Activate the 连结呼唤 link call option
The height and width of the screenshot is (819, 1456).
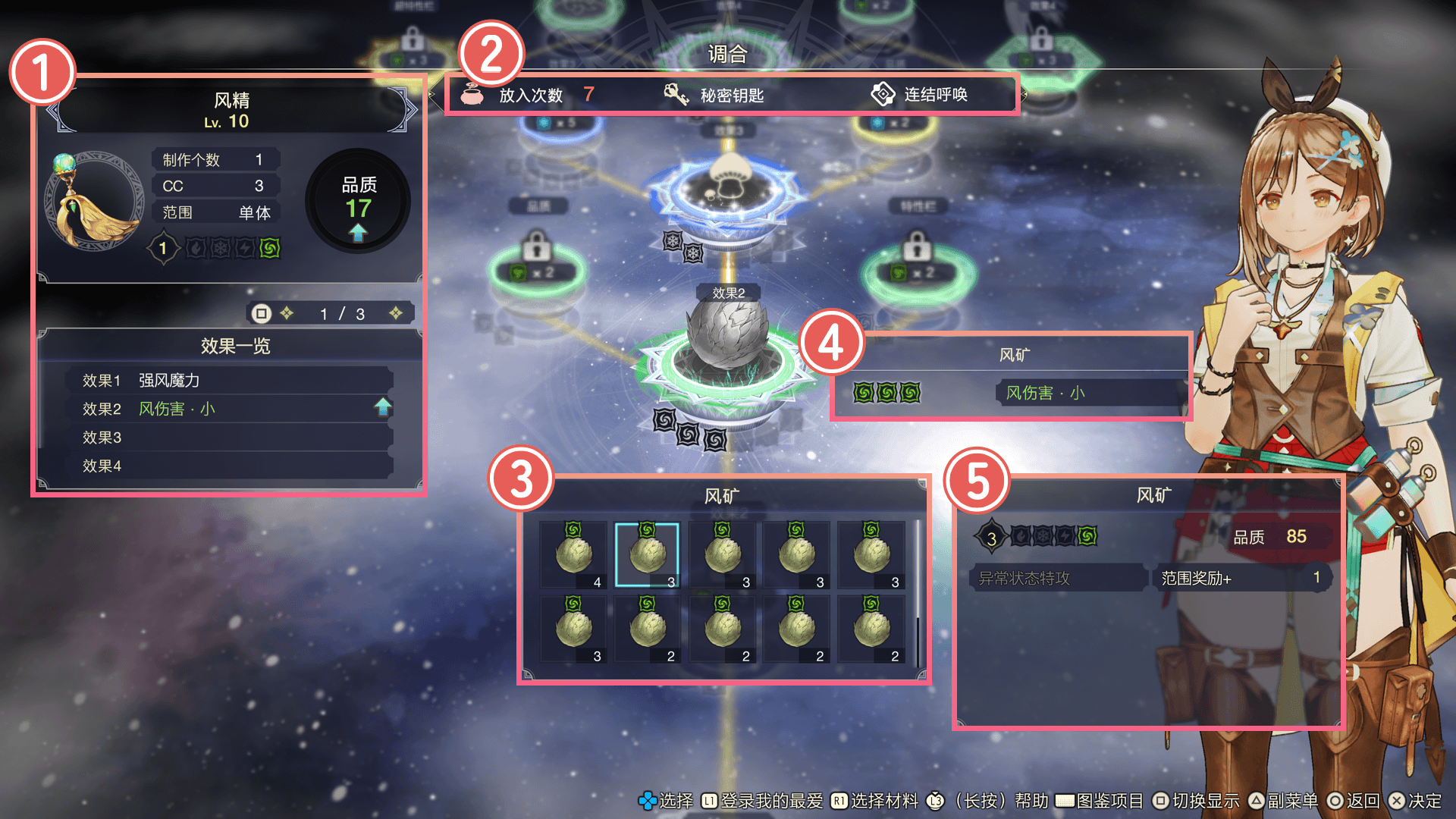[919, 95]
